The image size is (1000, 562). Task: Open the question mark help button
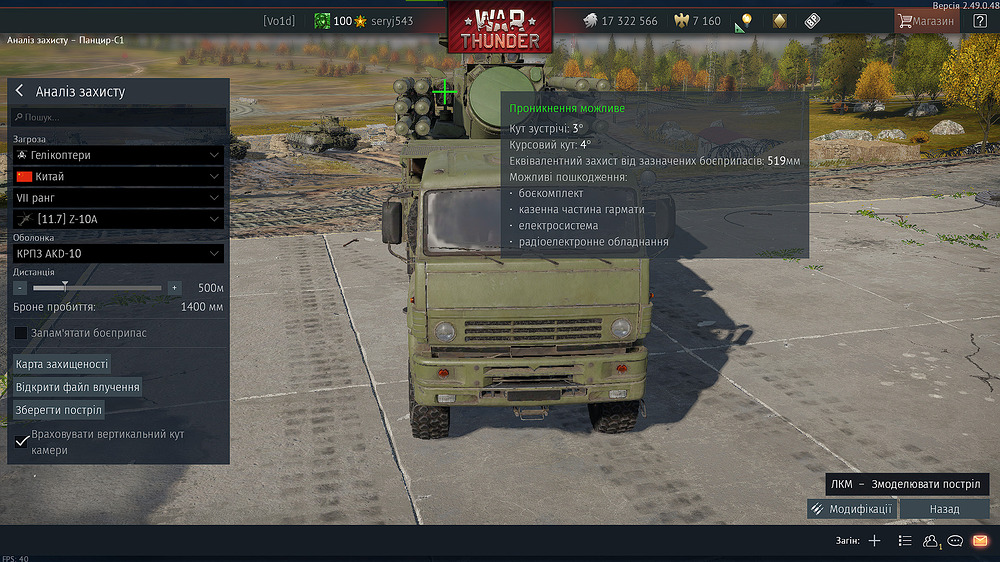tap(979, 20)
